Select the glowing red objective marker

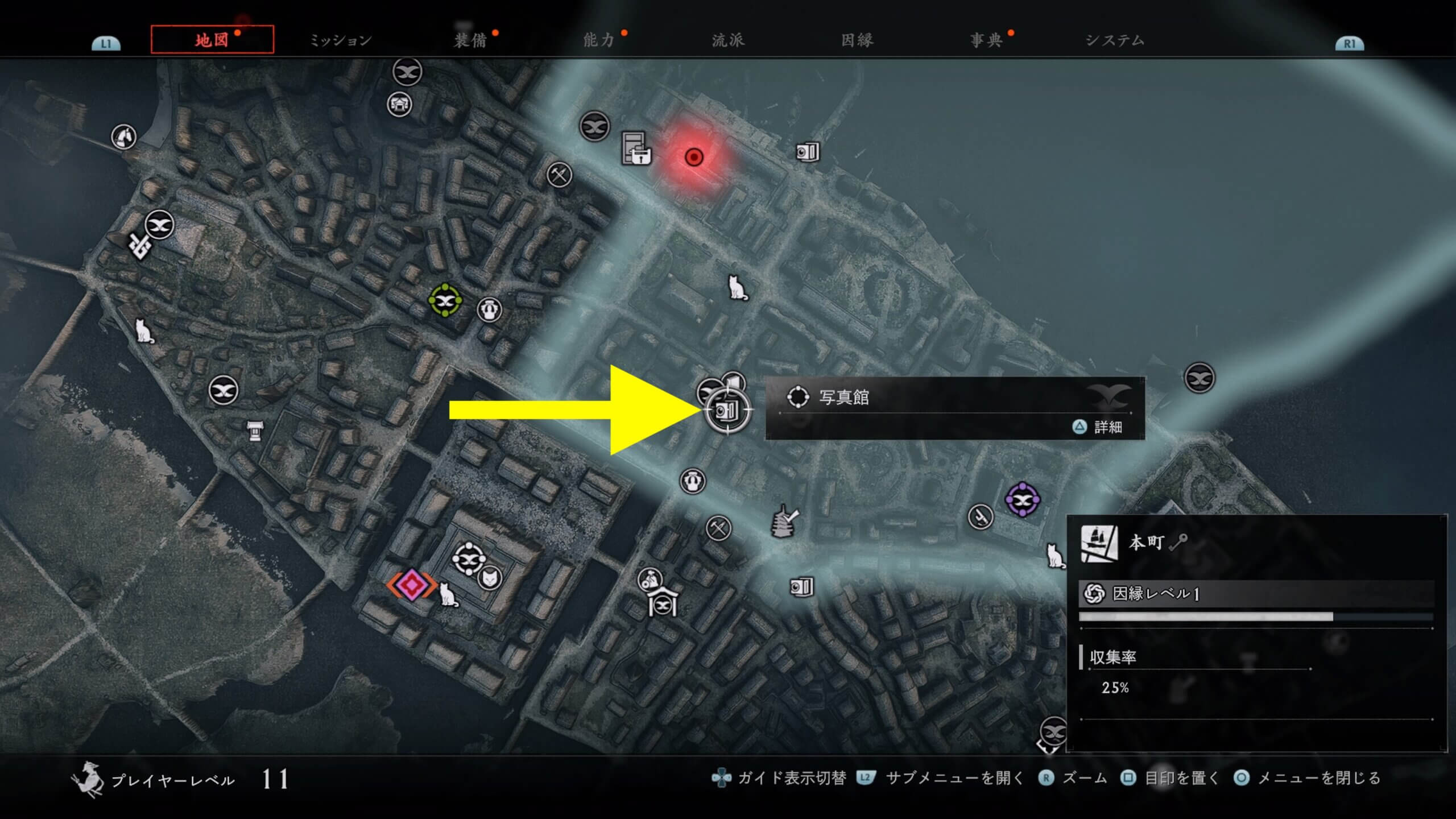pos(694,157)
